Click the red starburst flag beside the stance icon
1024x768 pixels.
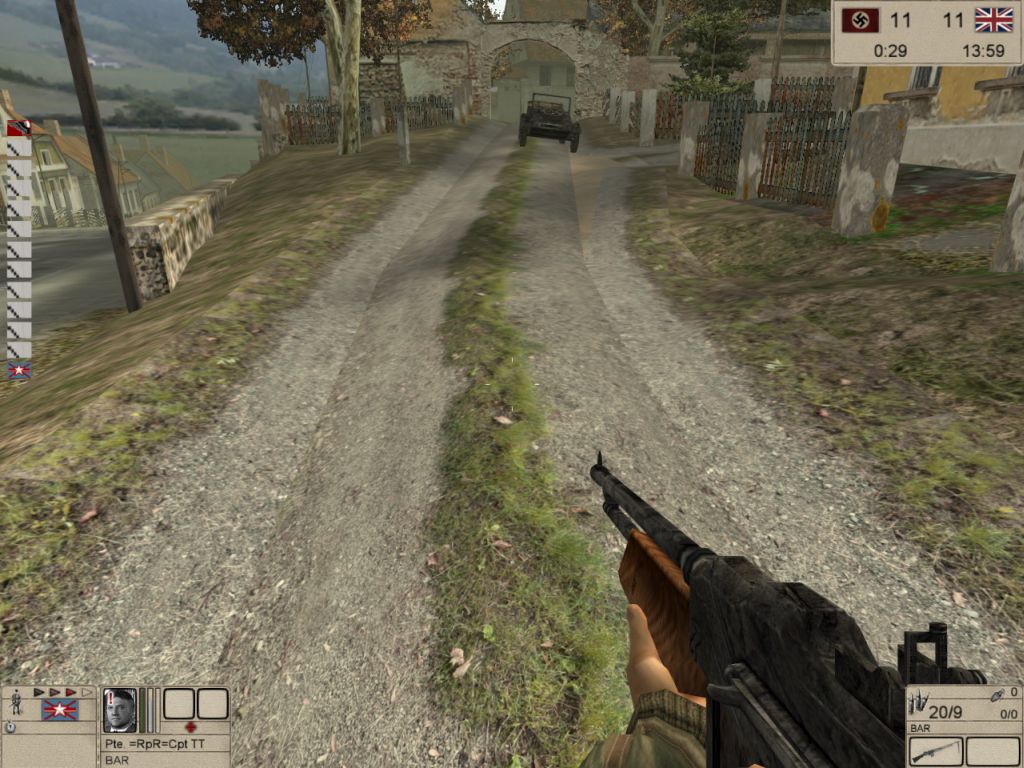59,710
